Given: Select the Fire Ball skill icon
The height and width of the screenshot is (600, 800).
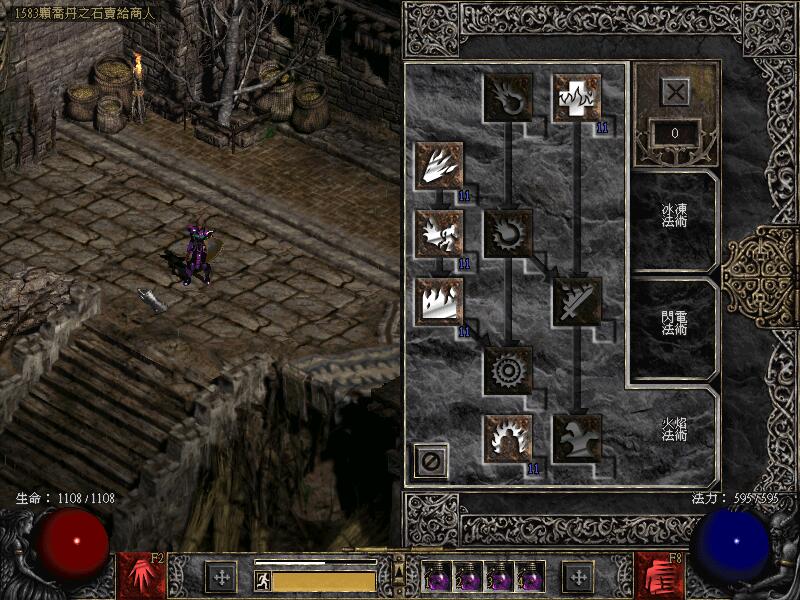Looking at the screenshot, I should (x=508, y=234).
